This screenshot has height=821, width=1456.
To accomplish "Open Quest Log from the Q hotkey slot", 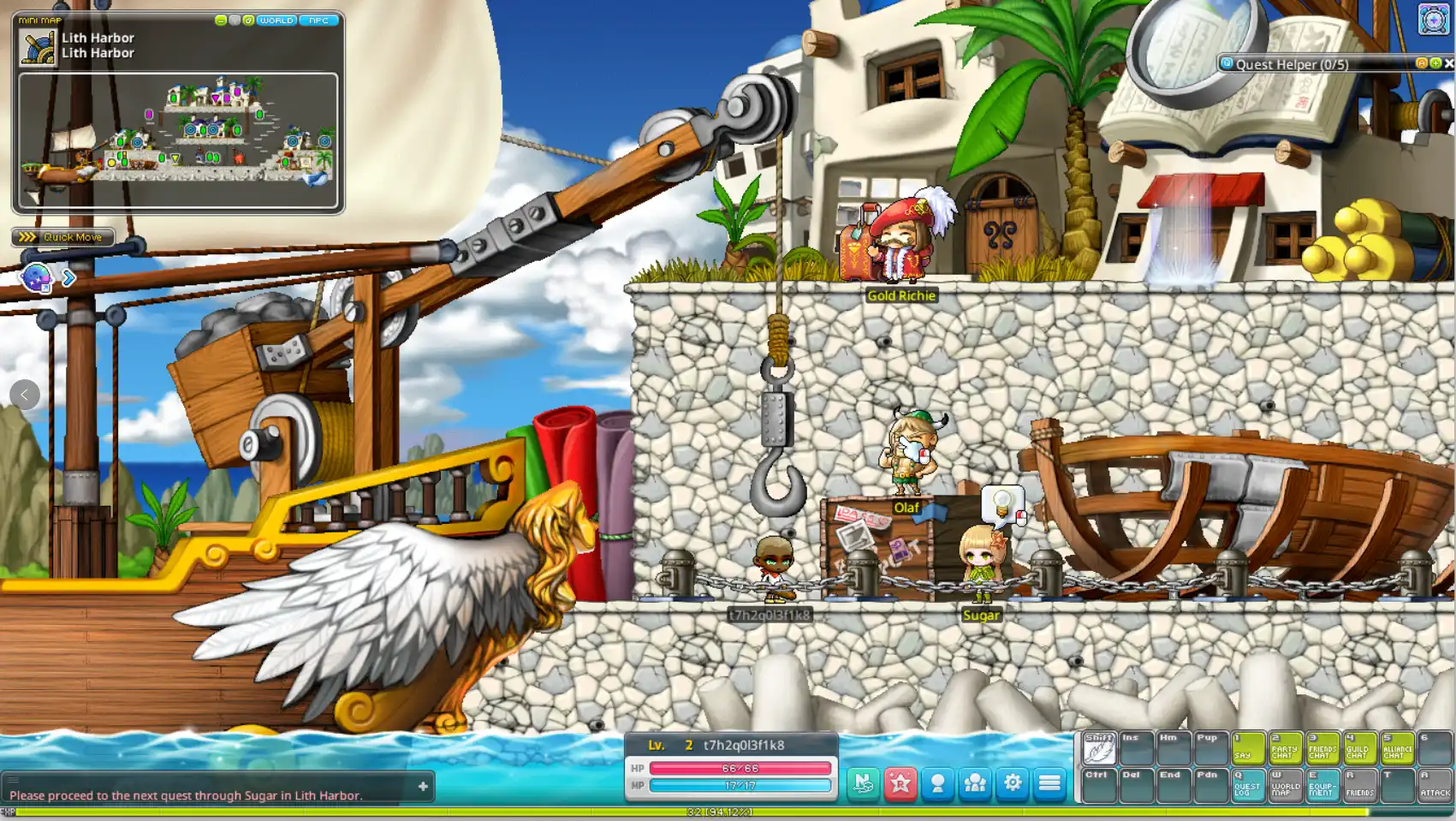I will click(x=1248, y=784).
